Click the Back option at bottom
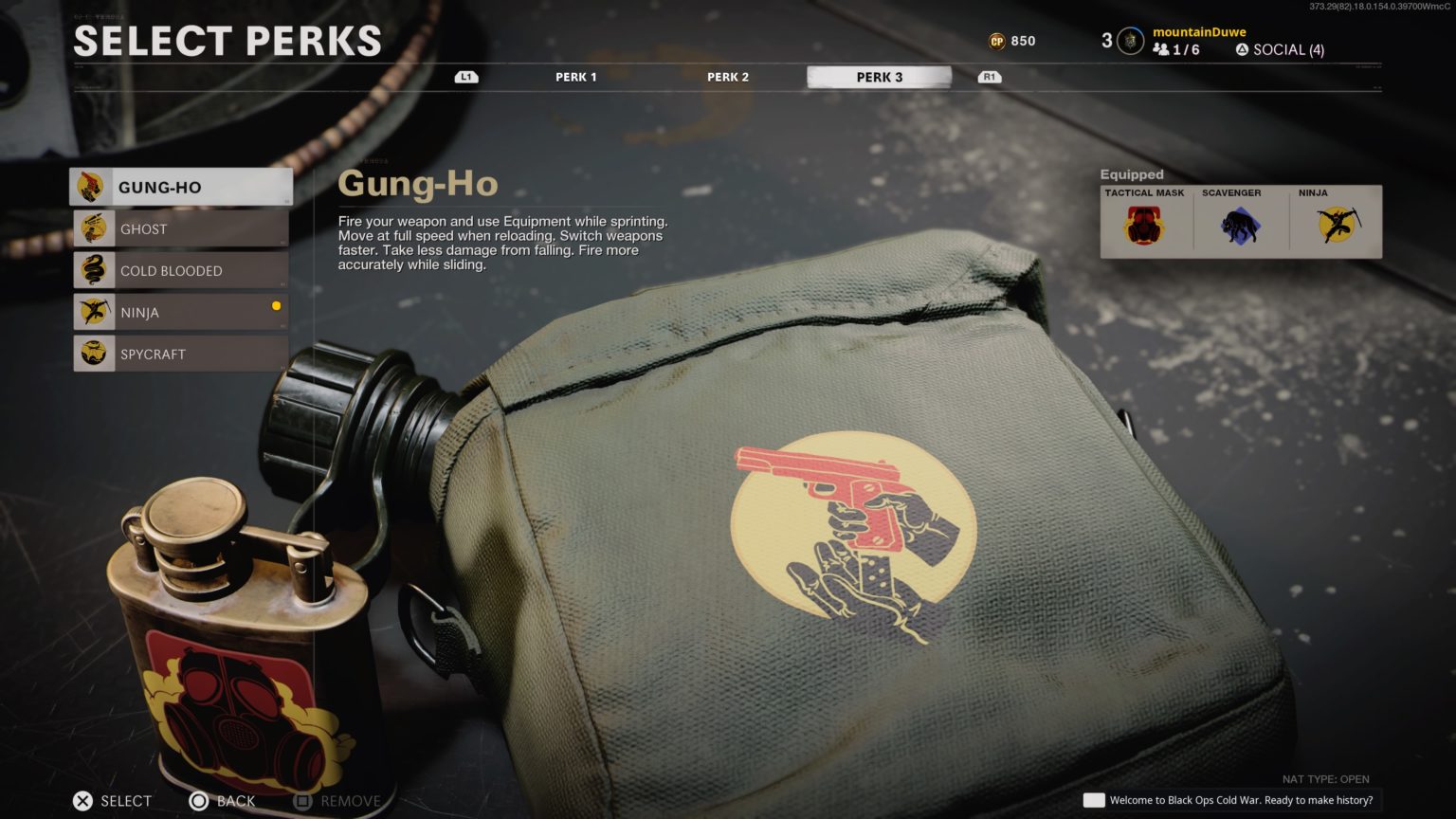Viewport: 1456px width, 819px height. point(224,801)
